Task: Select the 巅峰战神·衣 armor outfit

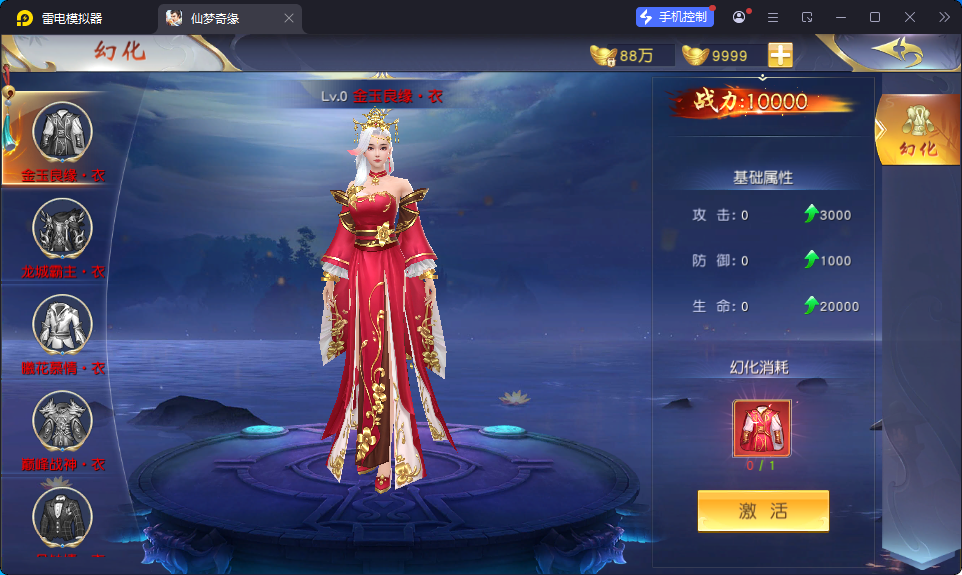Action: point(63,421)
